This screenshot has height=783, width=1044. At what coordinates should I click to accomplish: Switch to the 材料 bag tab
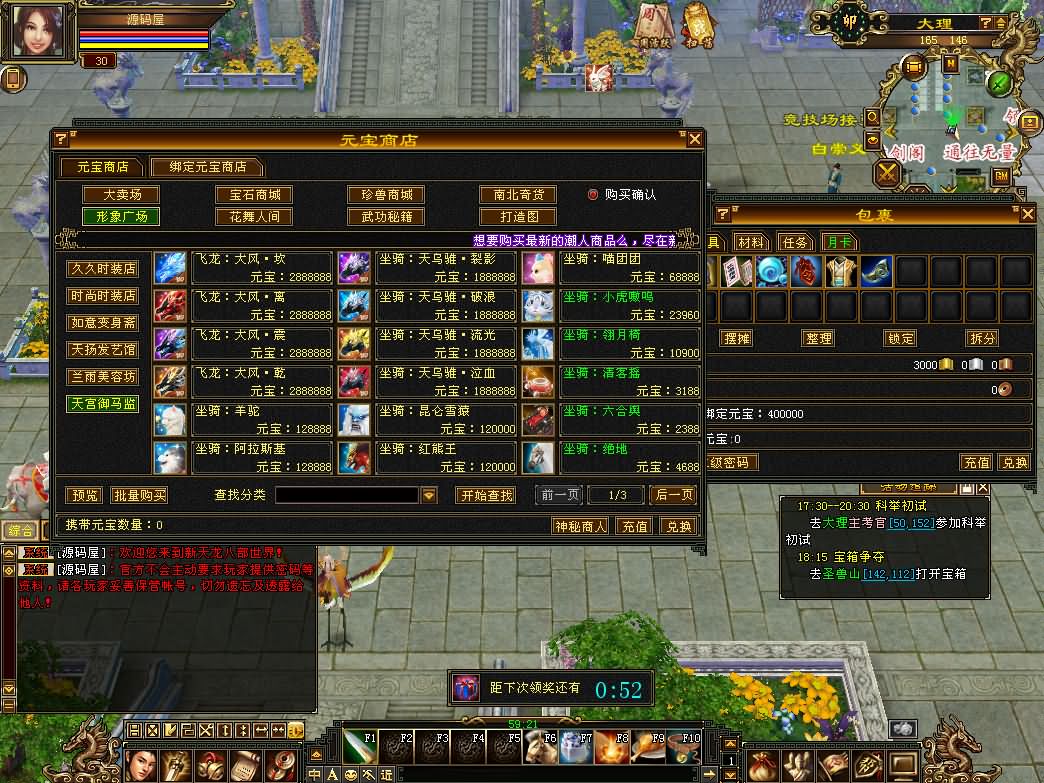coord(750,242)
